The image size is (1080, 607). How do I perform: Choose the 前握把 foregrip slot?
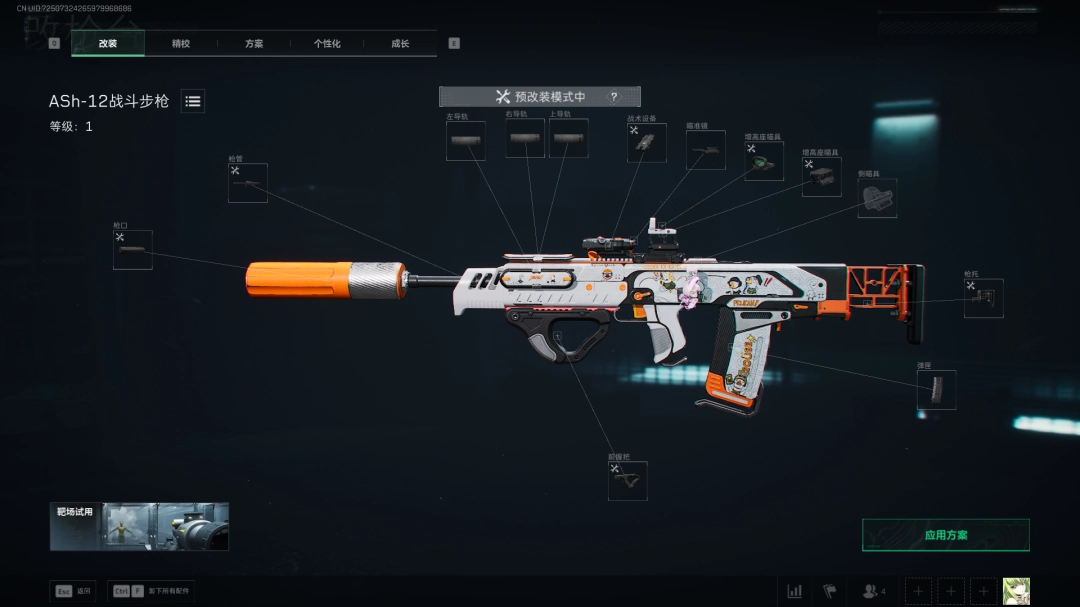coord(628,481)
